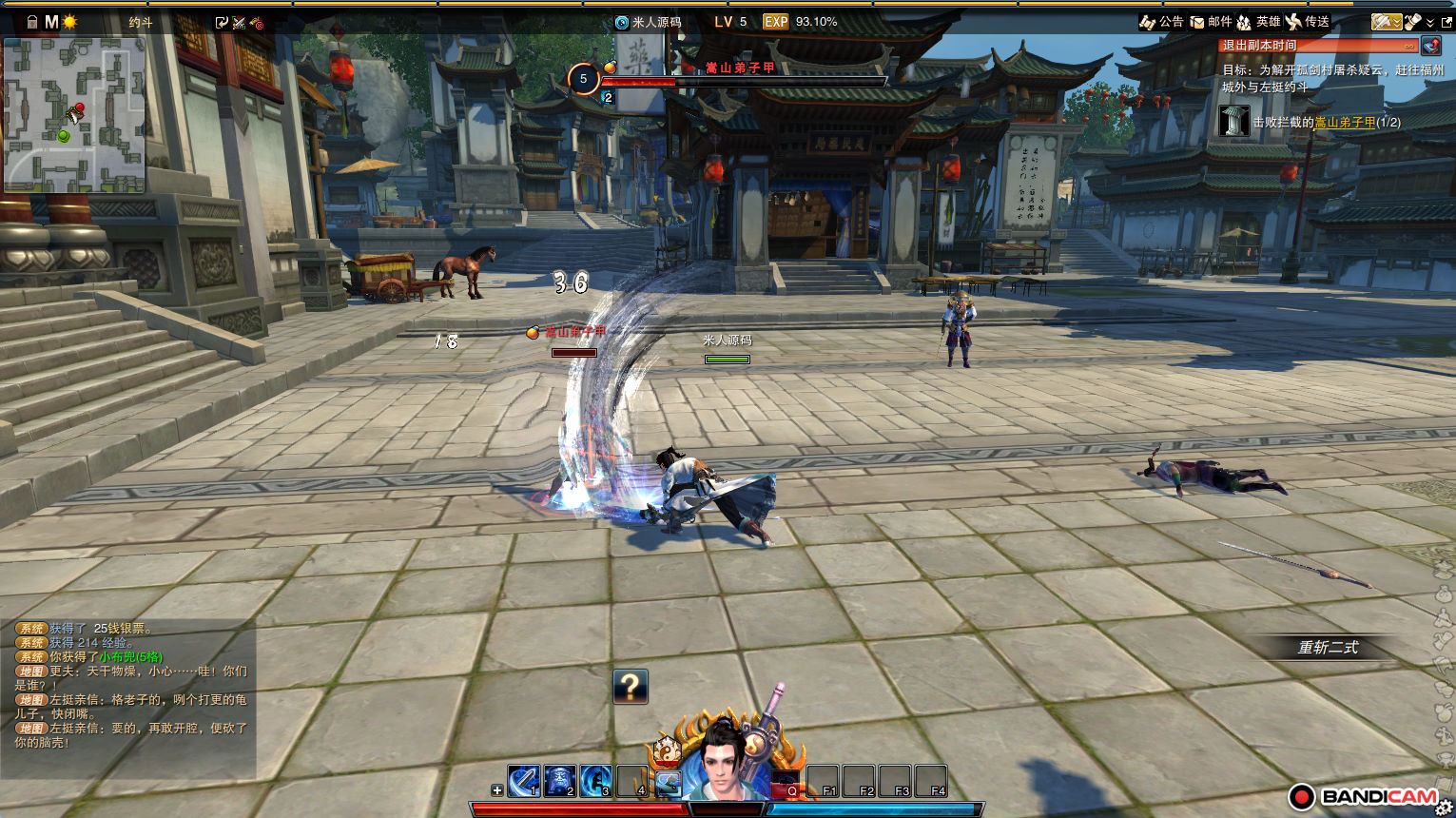
Task: Click the 传送 teleport button
Action: (1308, 22)
